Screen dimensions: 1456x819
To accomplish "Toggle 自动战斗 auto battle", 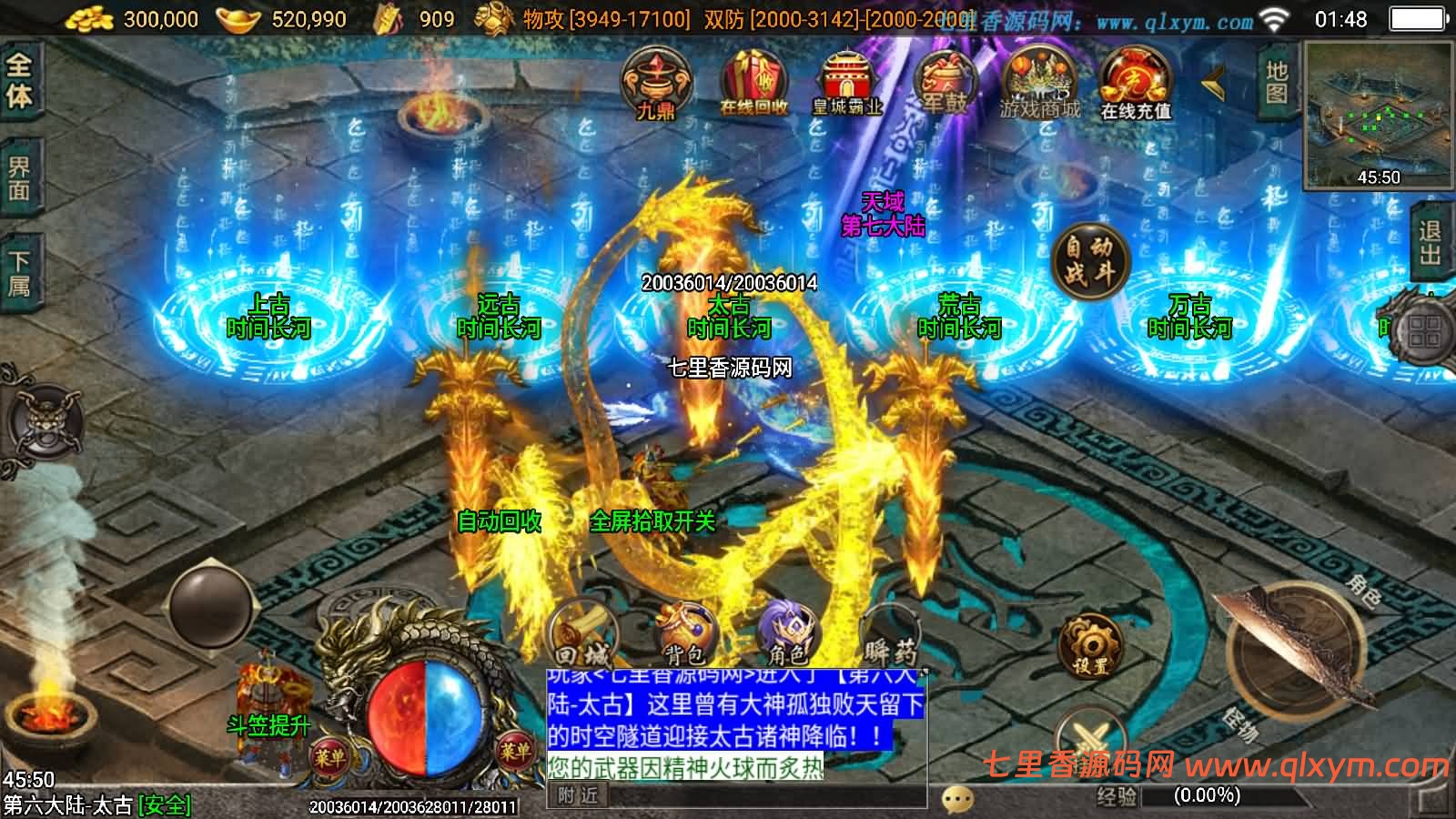I will click(x=1089, y=259).
